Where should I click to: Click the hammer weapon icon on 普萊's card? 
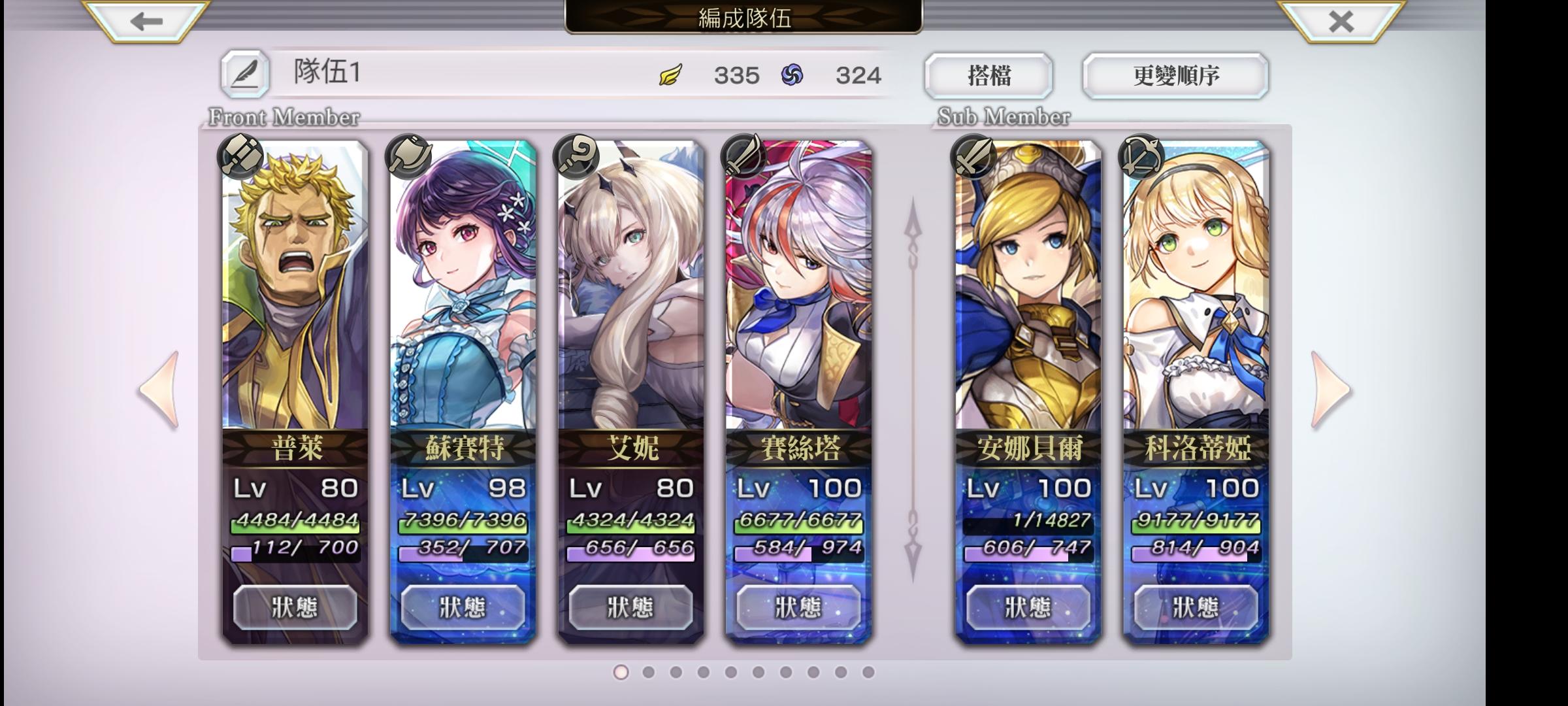(x=240, y=157)
